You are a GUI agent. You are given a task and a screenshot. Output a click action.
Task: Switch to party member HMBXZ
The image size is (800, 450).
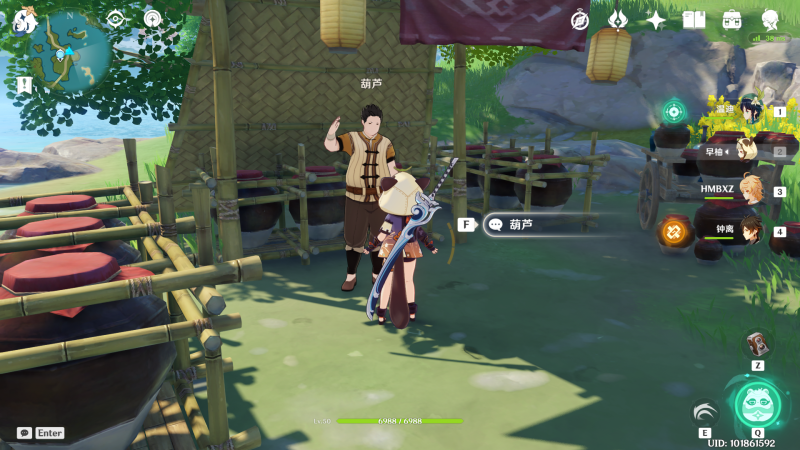[x=751, y=190]
